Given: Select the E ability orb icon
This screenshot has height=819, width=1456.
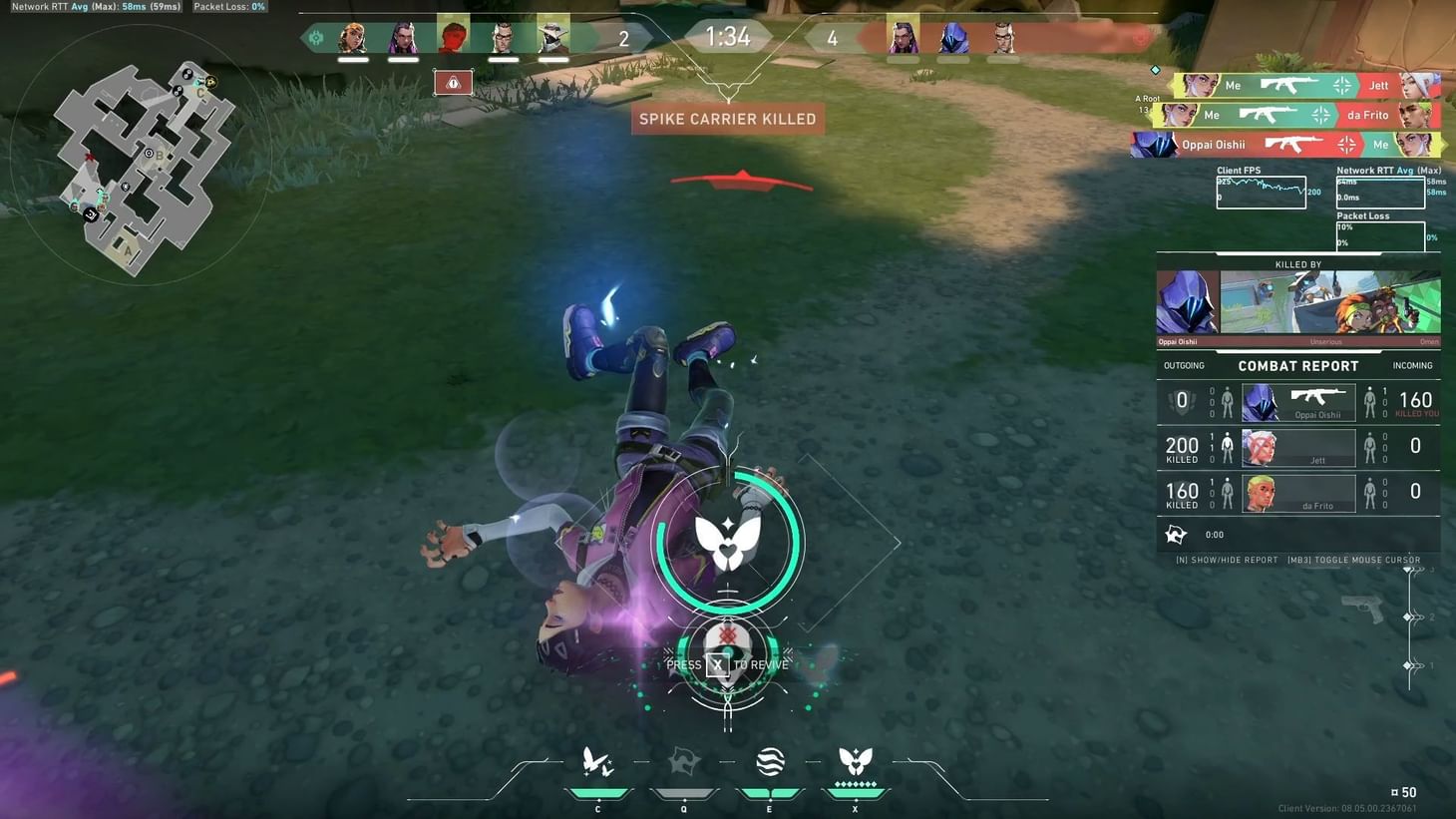Looking at the screenshot, I should point(769,761).
